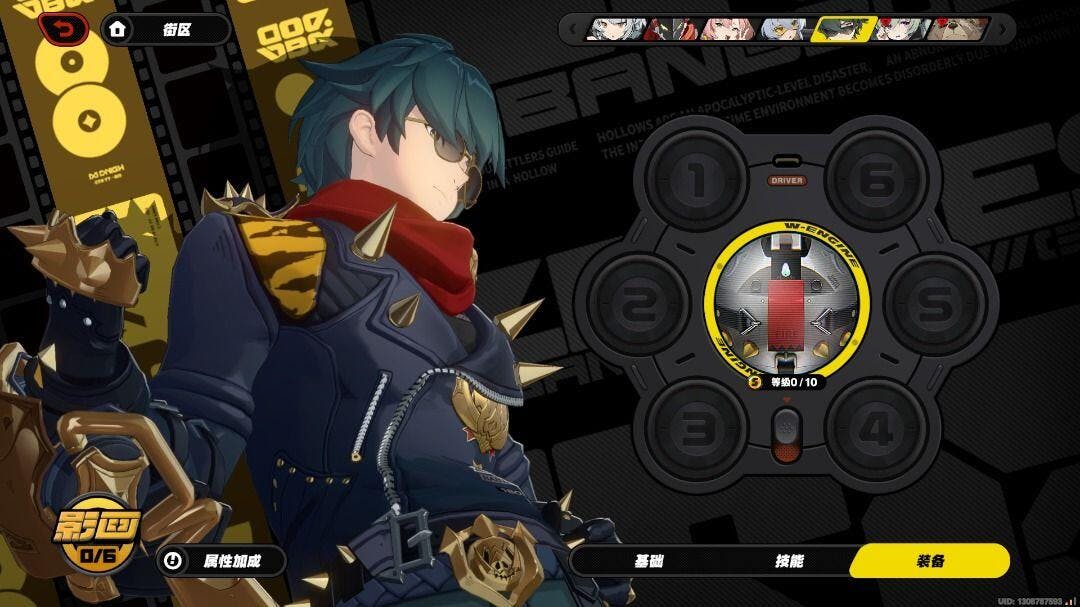Open the 属性加成 stat bonus panel

click(222, 561)
